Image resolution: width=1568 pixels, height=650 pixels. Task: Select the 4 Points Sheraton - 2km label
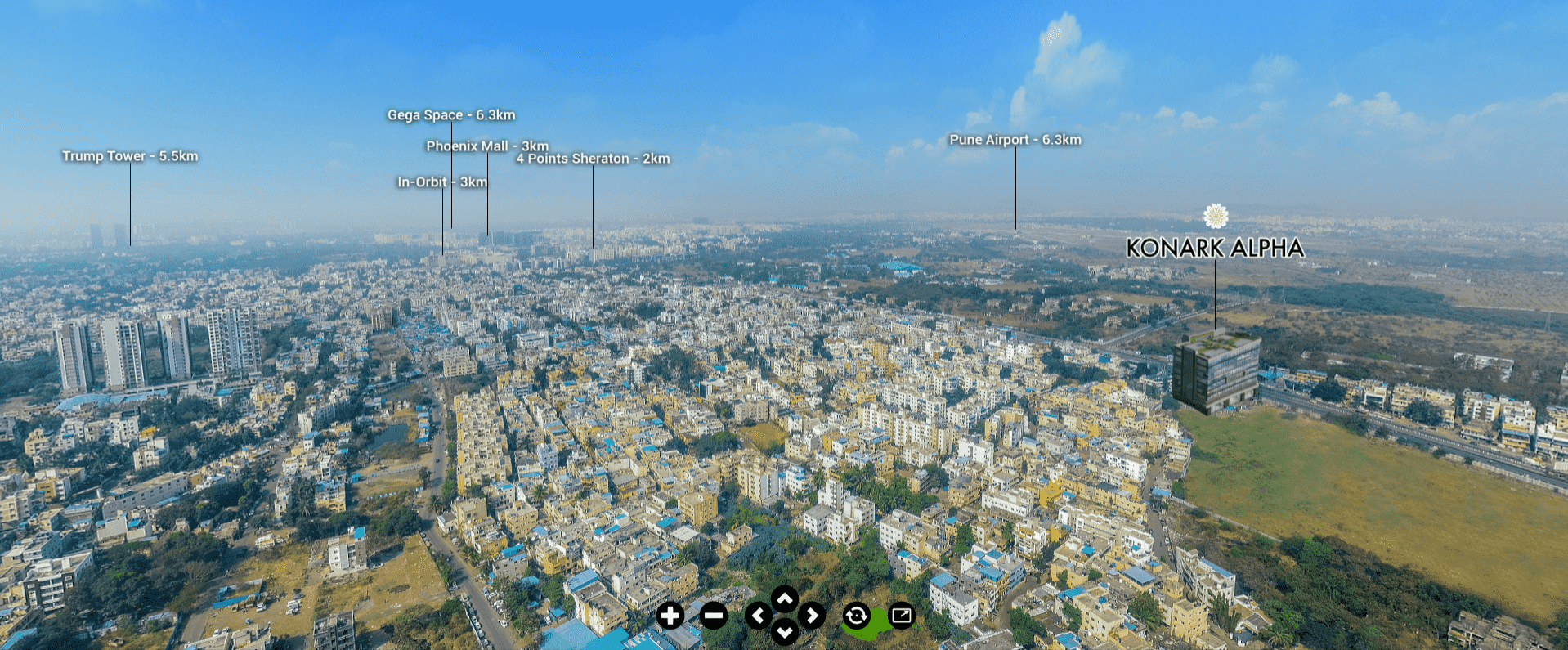click(x=593, y=159)
